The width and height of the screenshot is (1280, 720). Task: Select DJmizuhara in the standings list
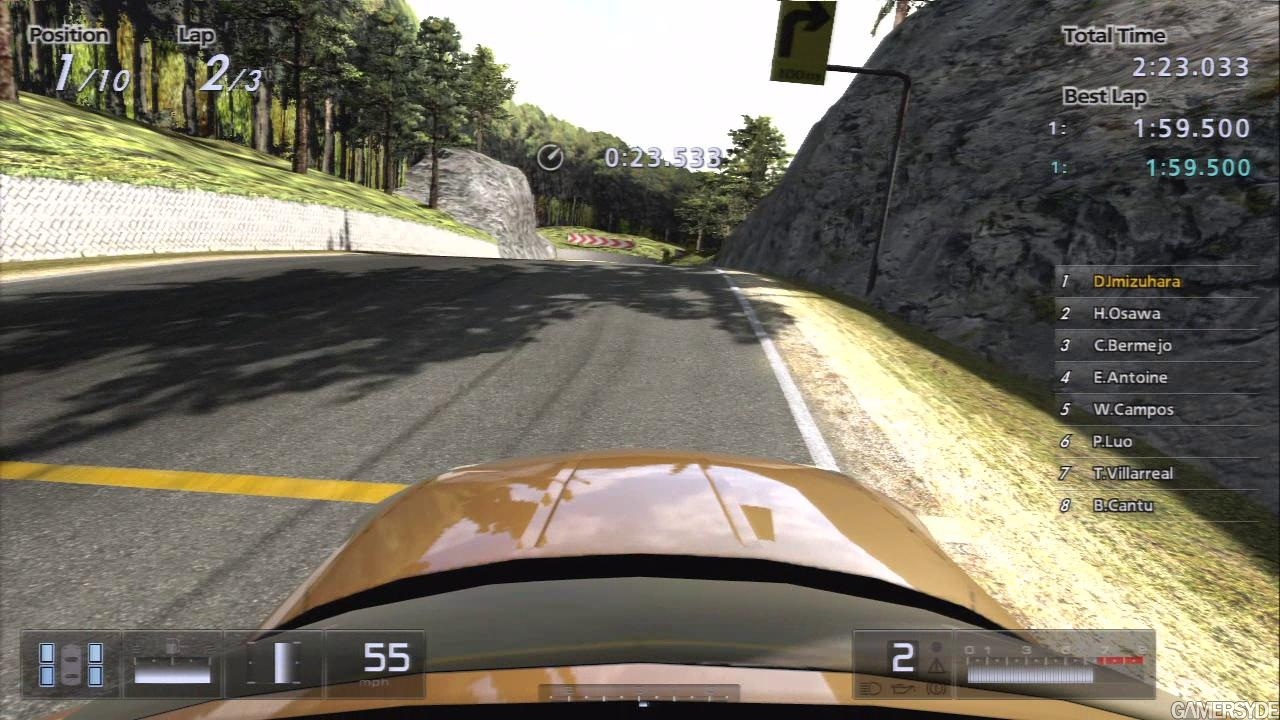(1136, 281)
